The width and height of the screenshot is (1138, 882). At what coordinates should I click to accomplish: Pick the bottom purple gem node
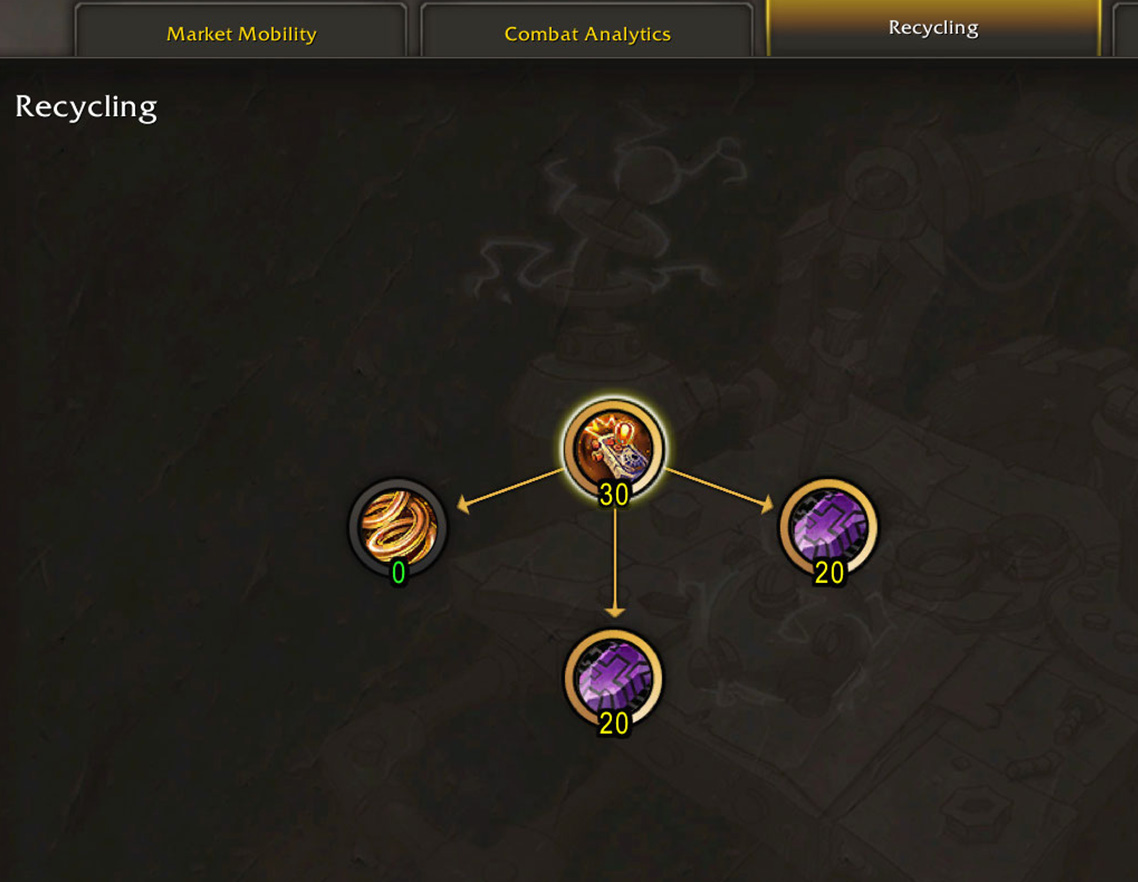tap(613, 677)
